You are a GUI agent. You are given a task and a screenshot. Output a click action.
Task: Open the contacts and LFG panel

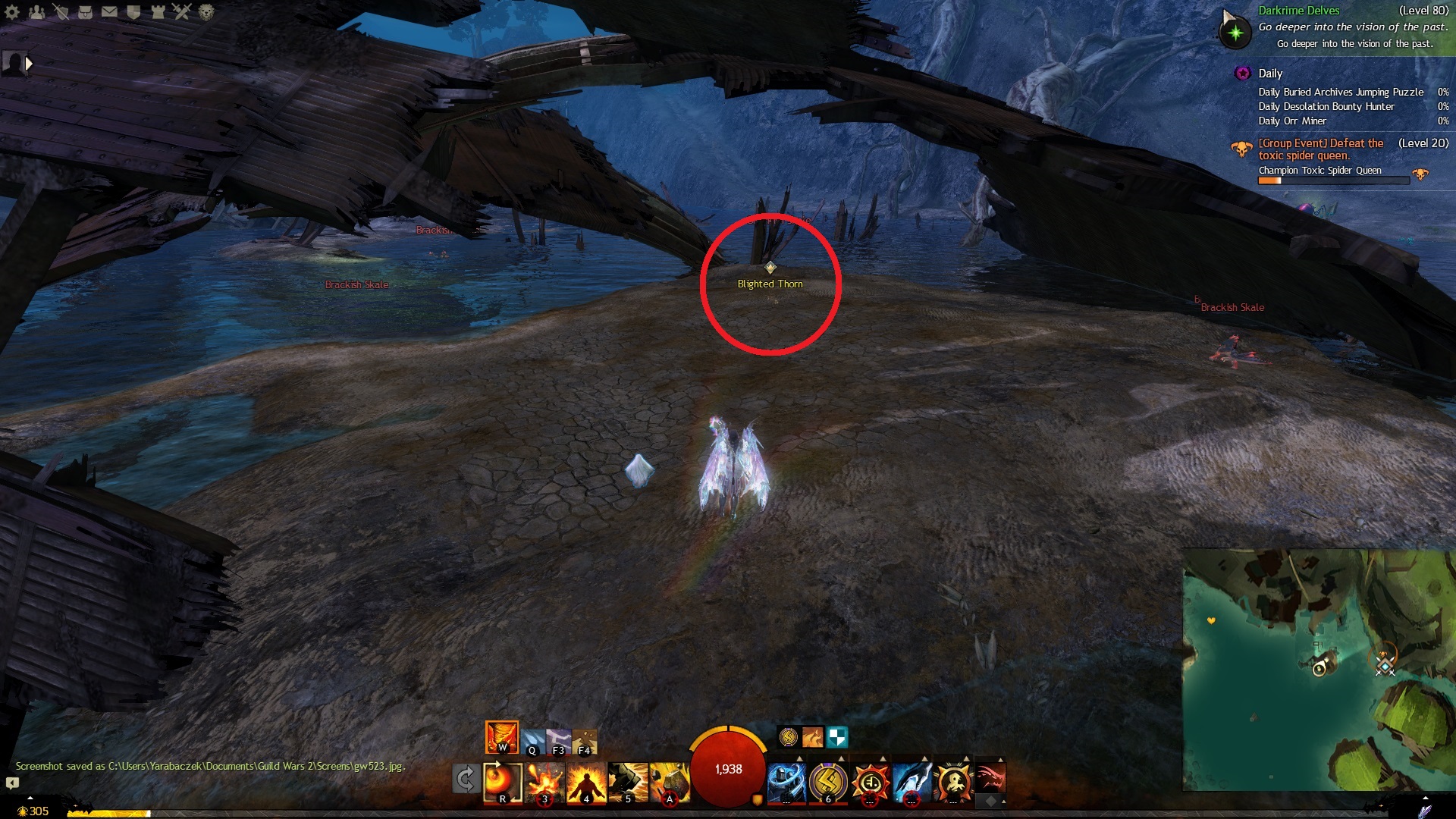(x=36, y=11)
